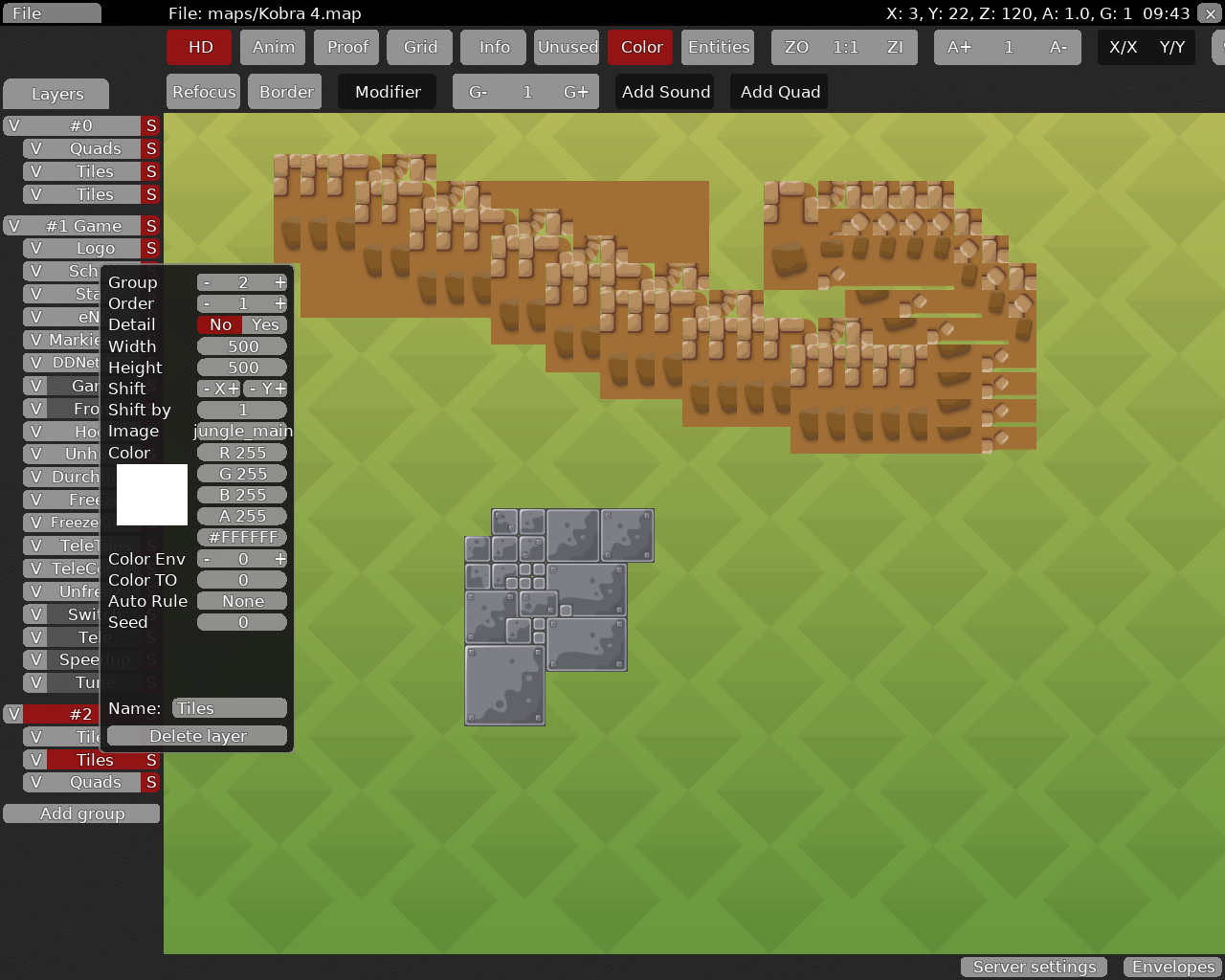Screen dimensions: 1225x980
Task: Switch to Proof mode
Action: point(345,46)
